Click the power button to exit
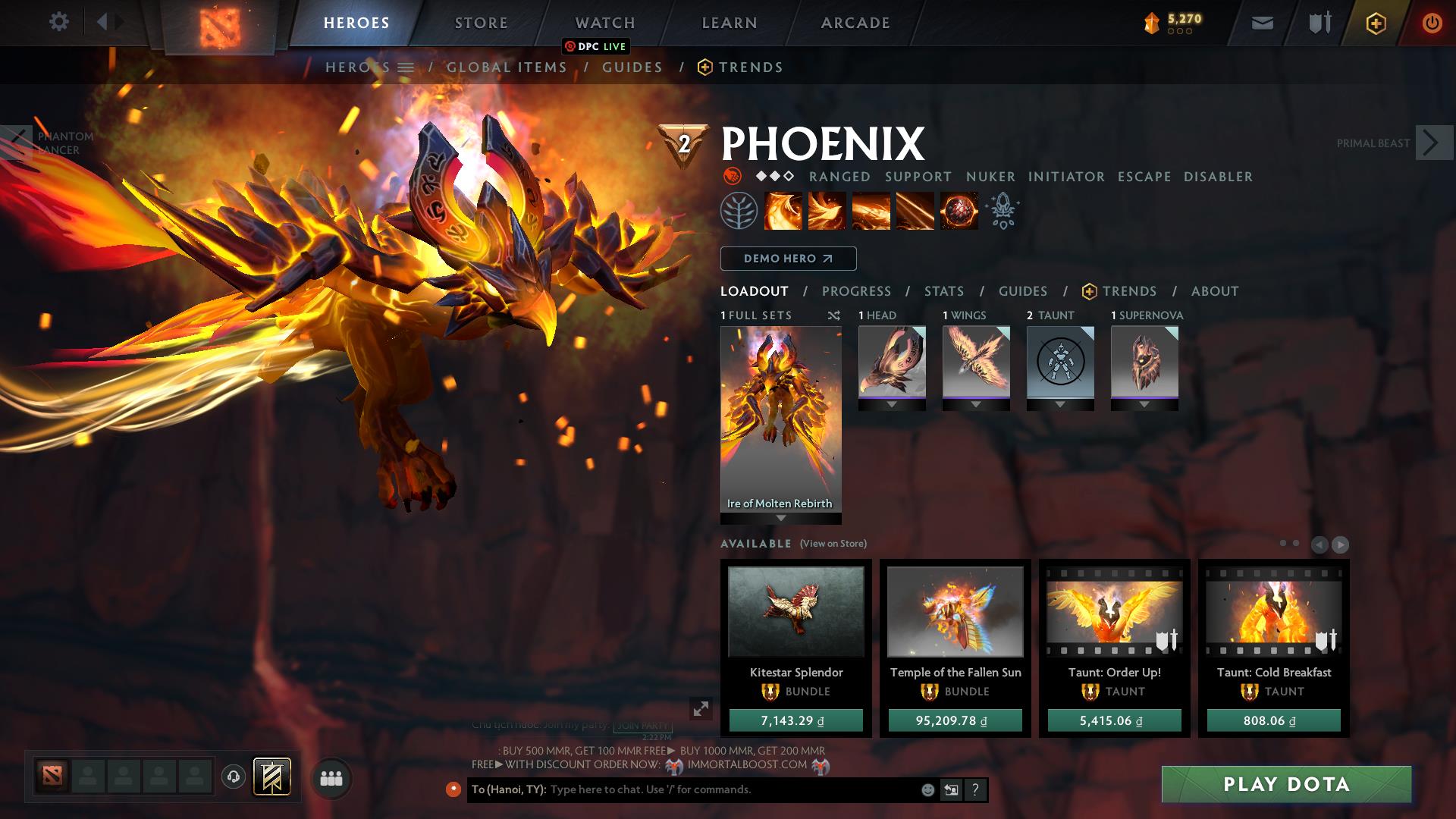 (1430, 22)
